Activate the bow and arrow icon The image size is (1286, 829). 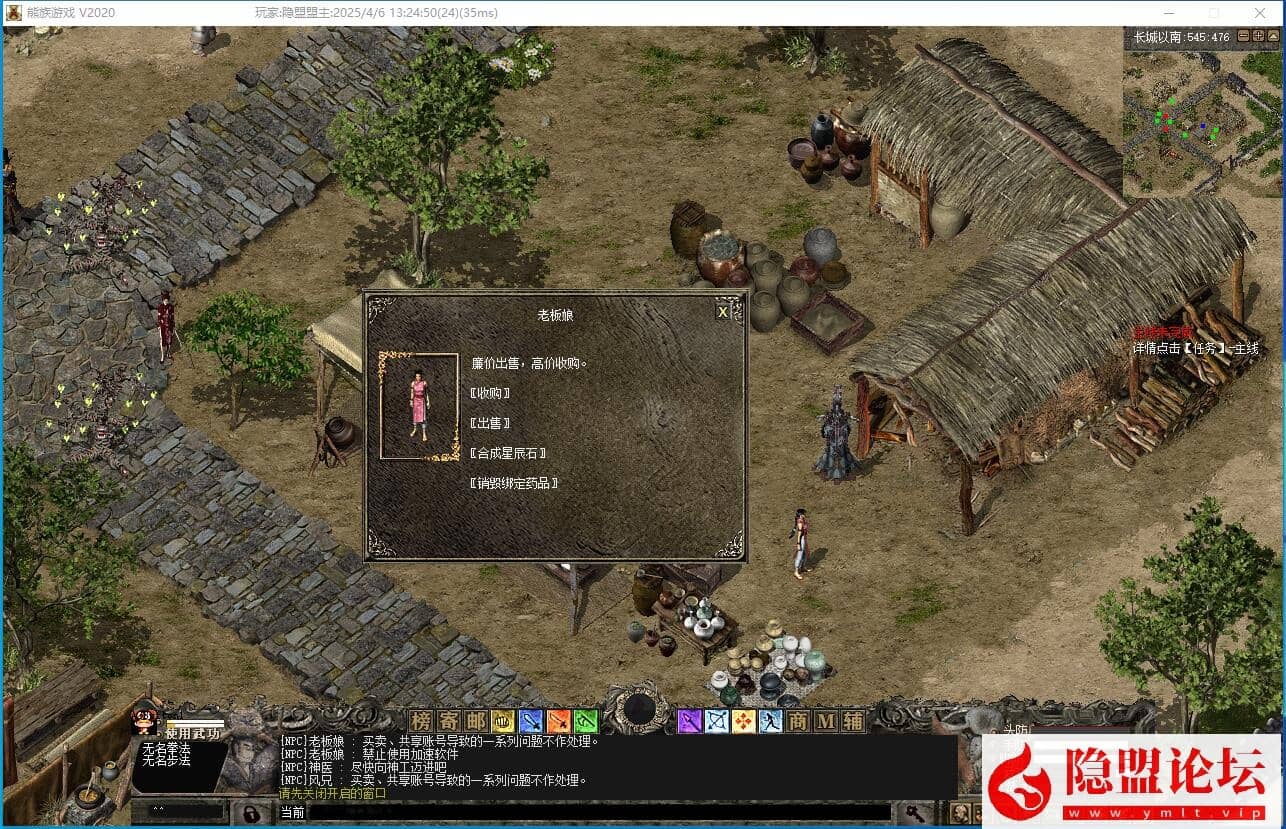[x=717, y=720]
